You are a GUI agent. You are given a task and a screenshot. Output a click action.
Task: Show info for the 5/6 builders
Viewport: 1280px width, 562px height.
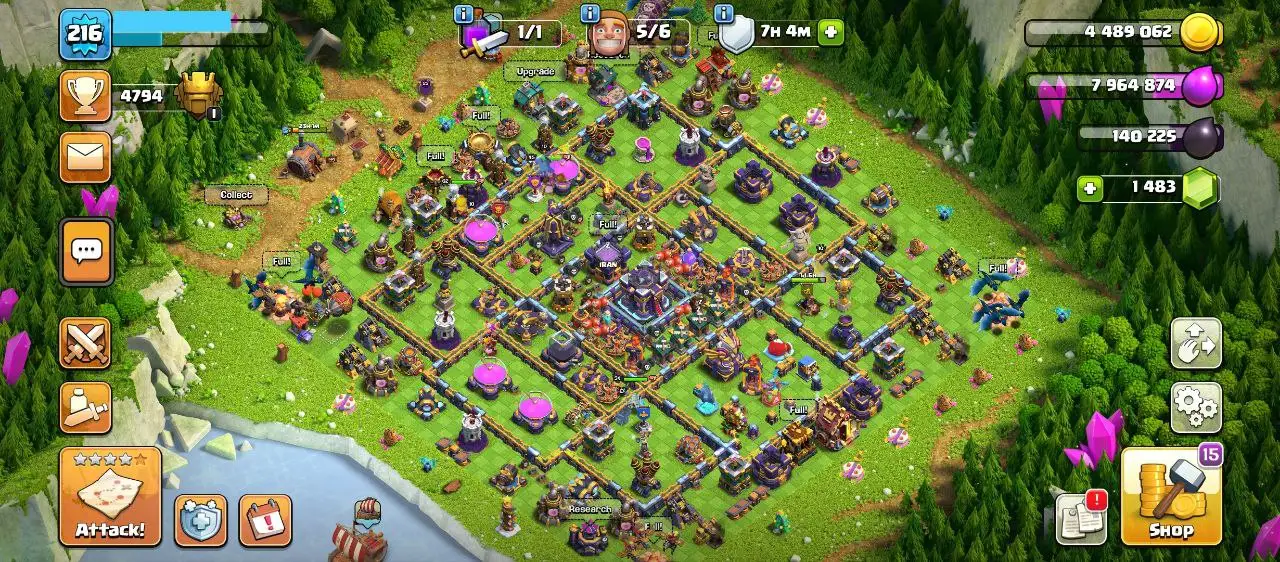588,14
